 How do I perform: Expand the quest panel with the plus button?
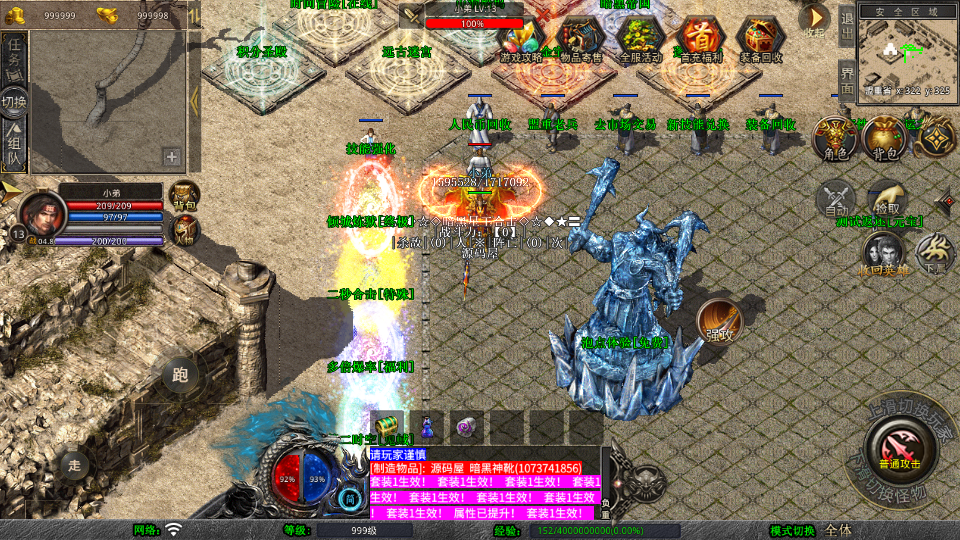point(172,157)
